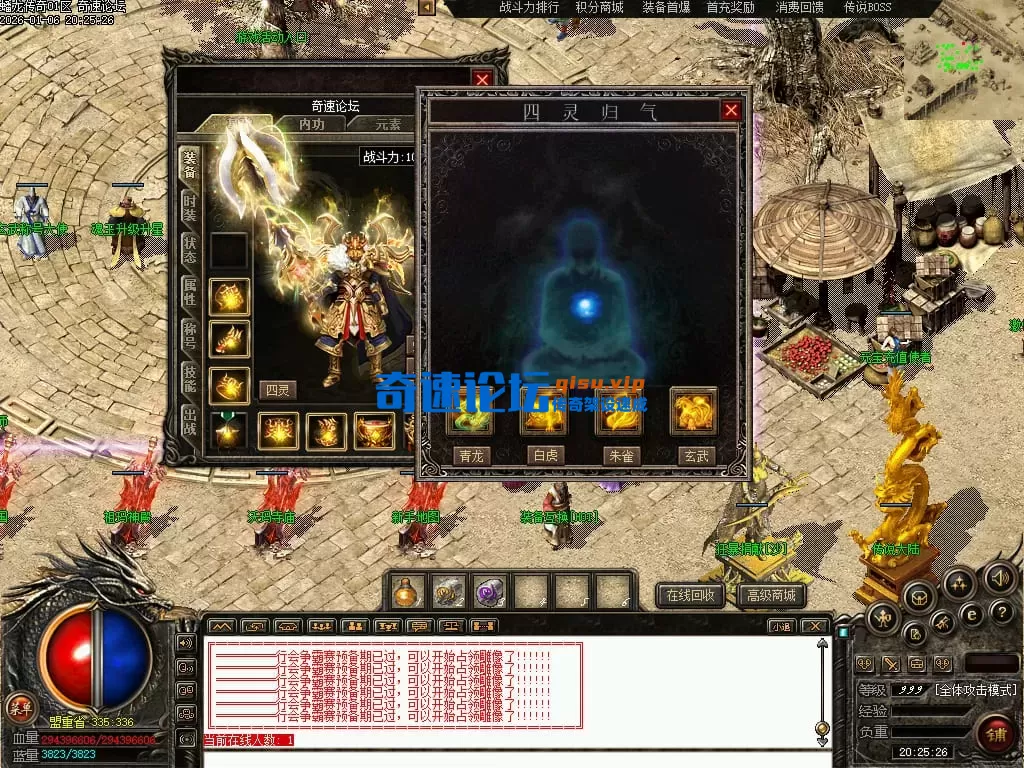This screenshot has height=768, width=1024.
Task: Open the 积分商城 menu entry
Action: point(599,8)
